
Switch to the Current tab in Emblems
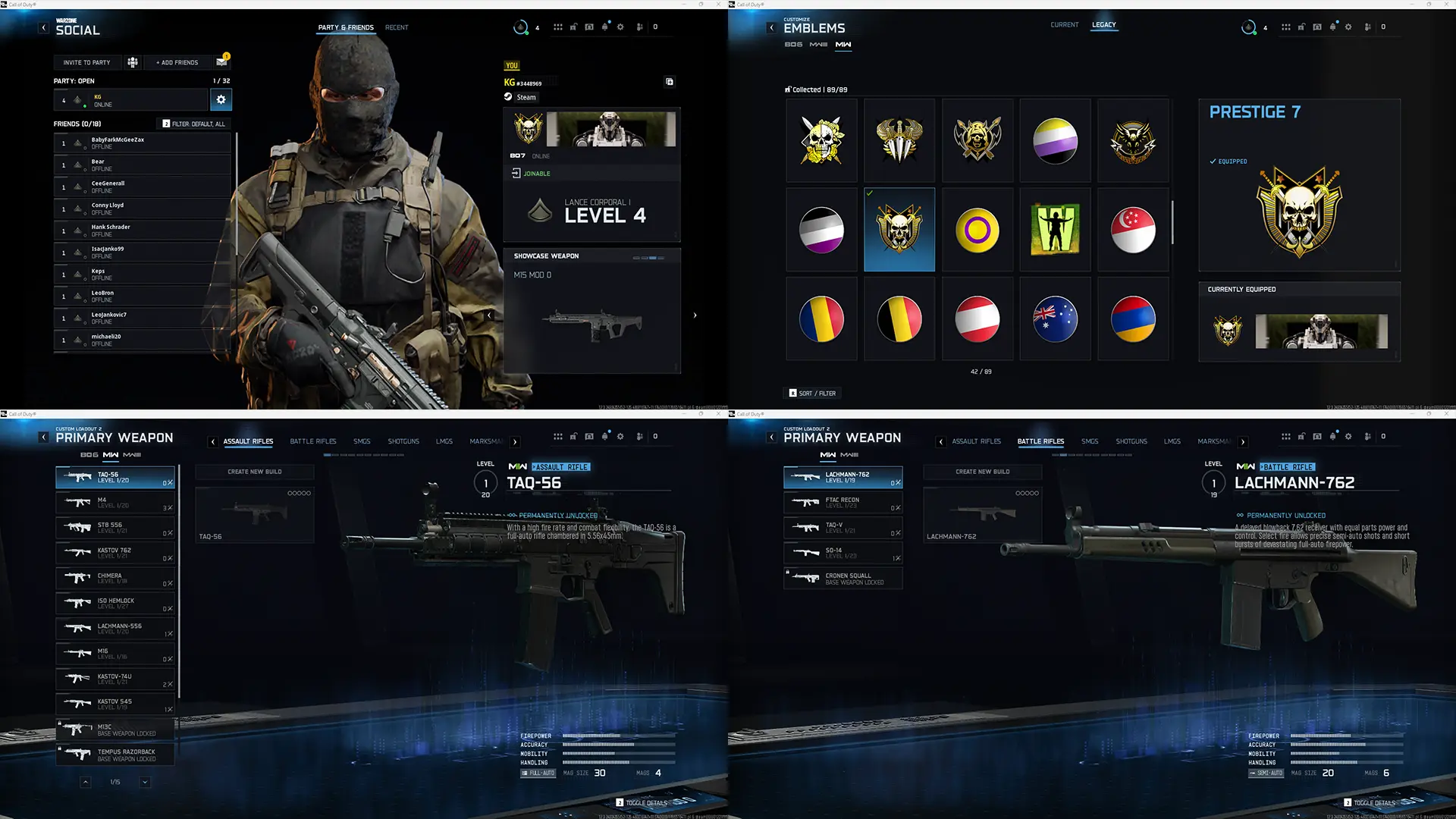(x=1065, y=25)
